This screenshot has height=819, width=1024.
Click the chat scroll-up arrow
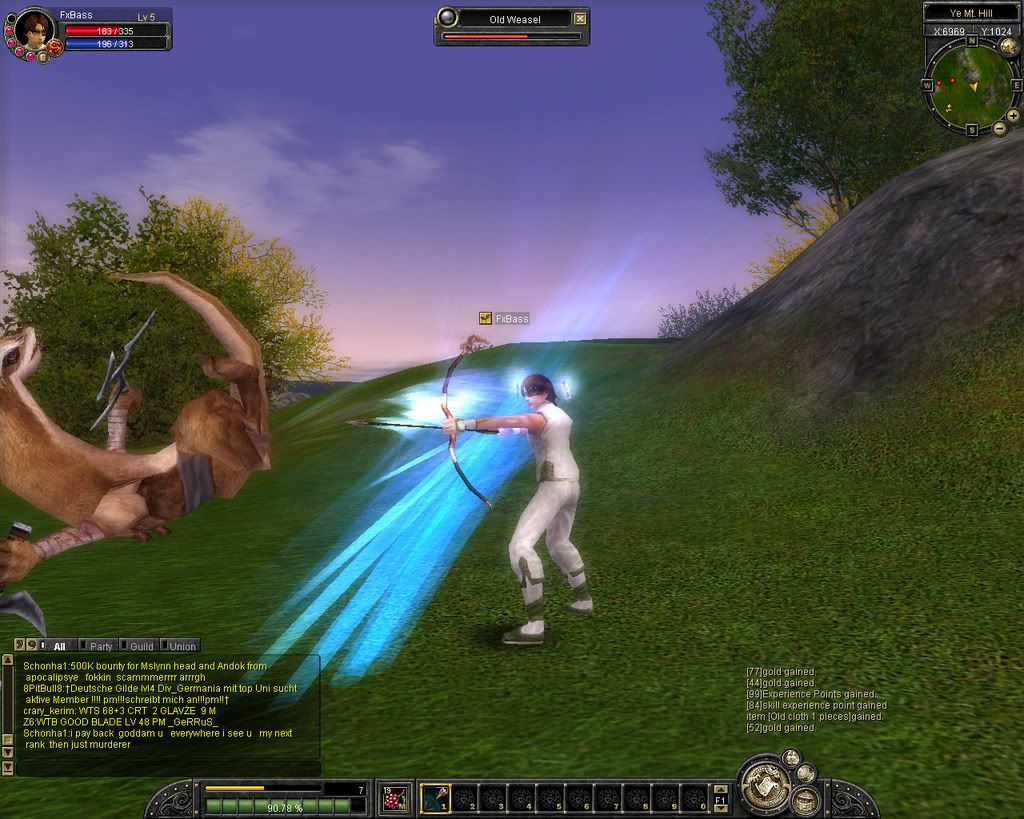point(8,661)
